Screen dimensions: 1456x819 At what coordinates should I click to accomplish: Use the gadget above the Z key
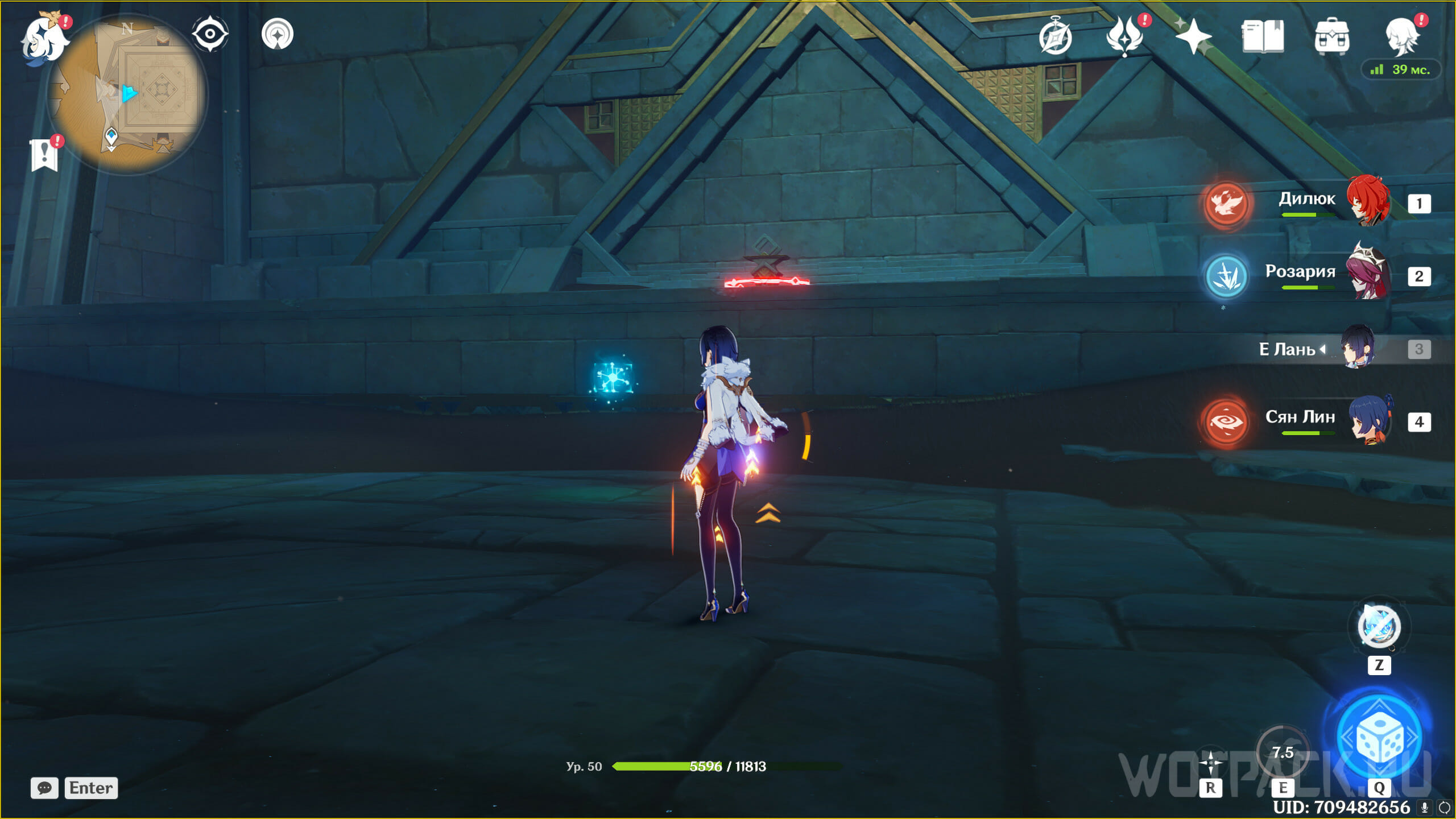(x=1379, y=626)
